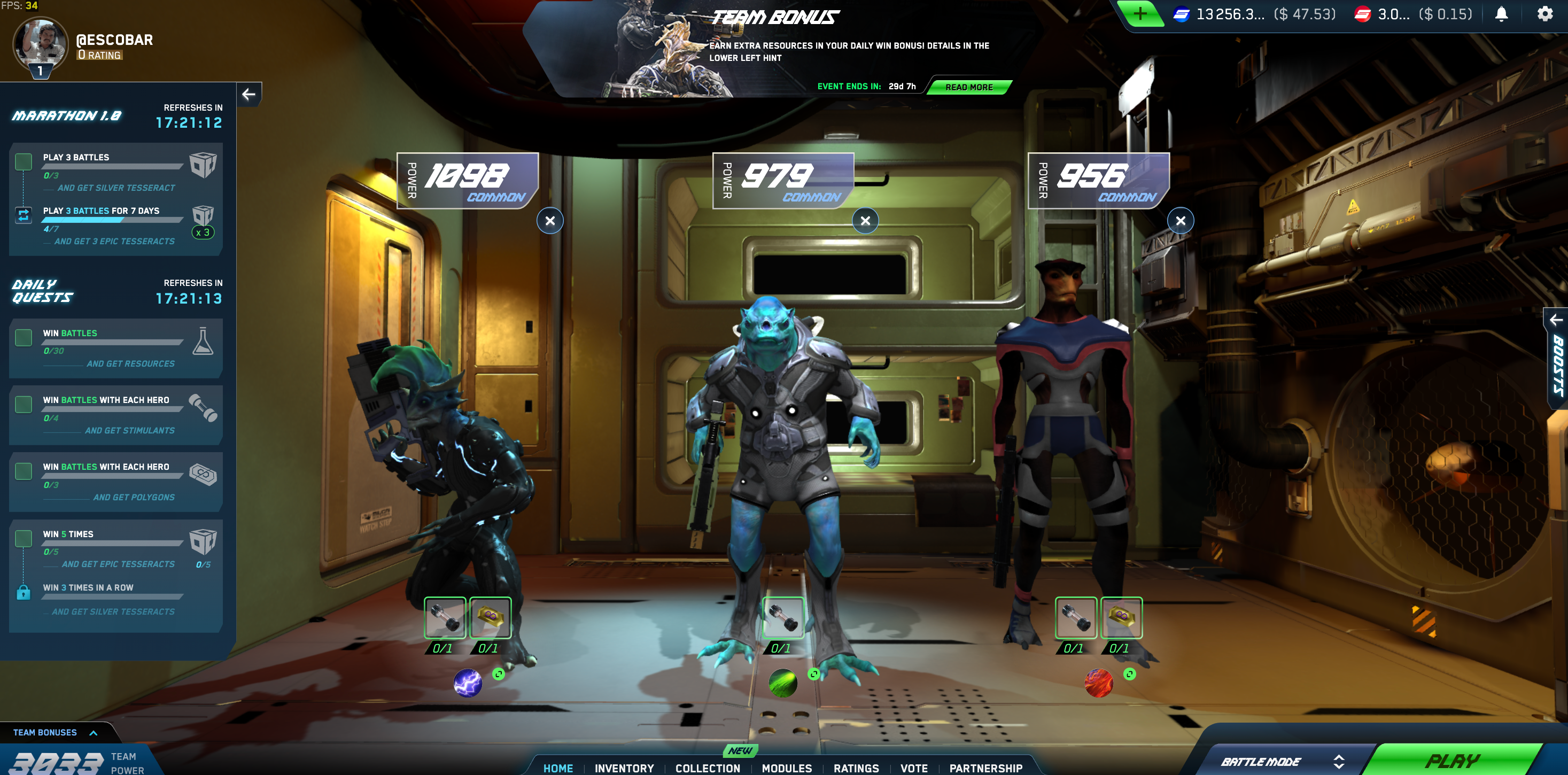Expand the Boosts side panel
This screenshot has width=1568, height=775.
[x=1556, y=359]
